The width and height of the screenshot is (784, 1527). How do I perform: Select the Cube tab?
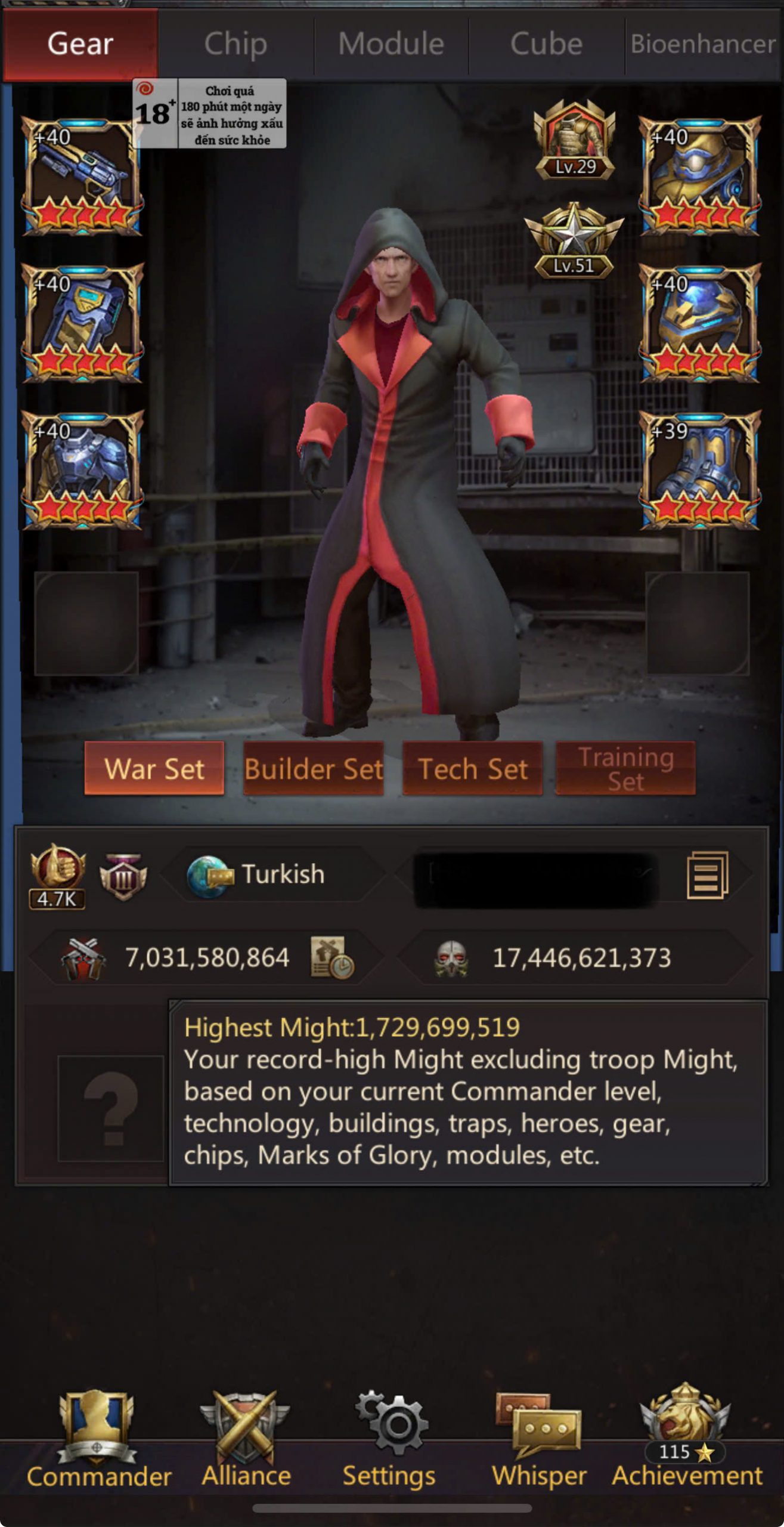[x=546, y=44]
